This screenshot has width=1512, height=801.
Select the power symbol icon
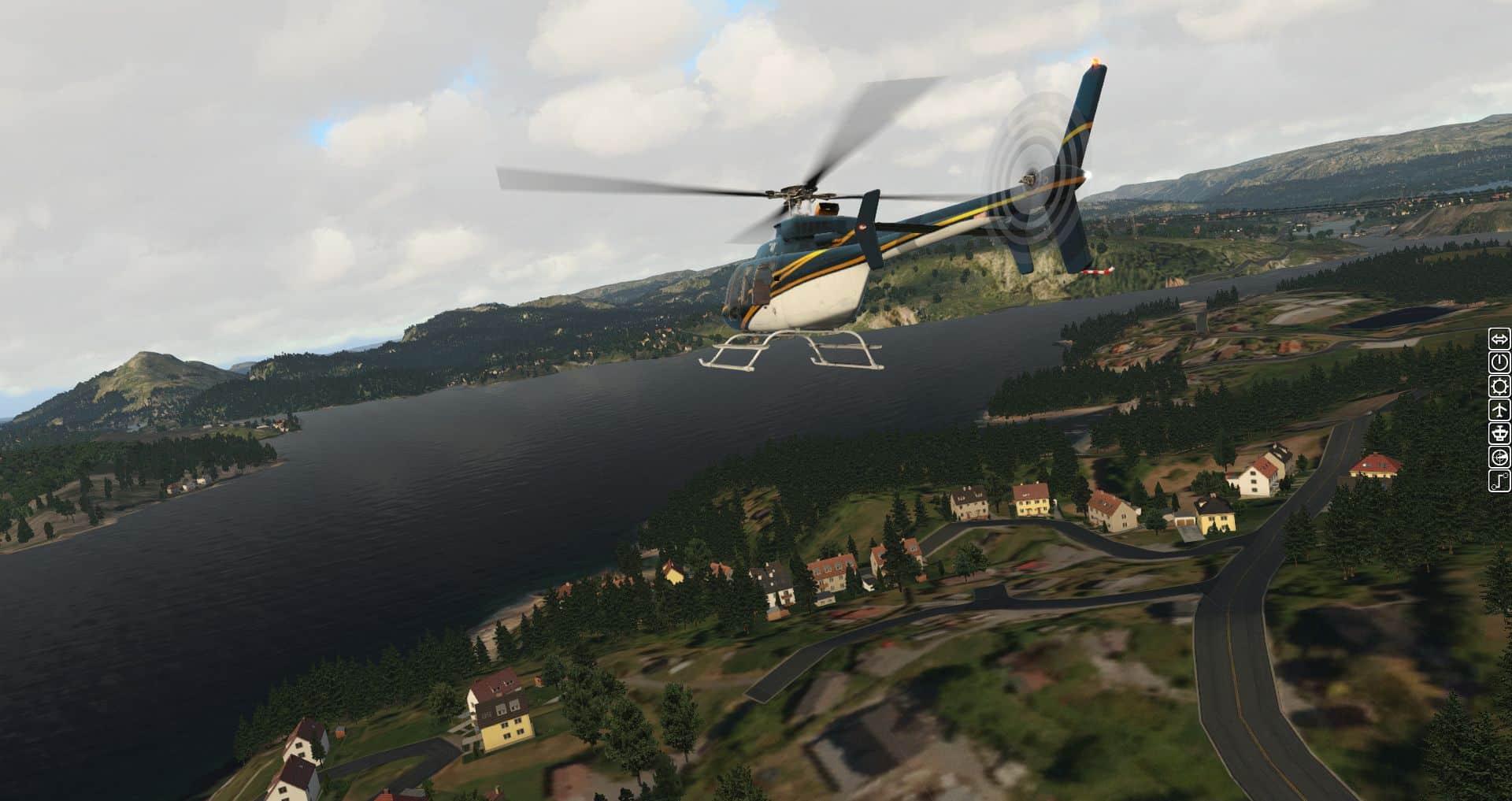(x=1499, y=363)
